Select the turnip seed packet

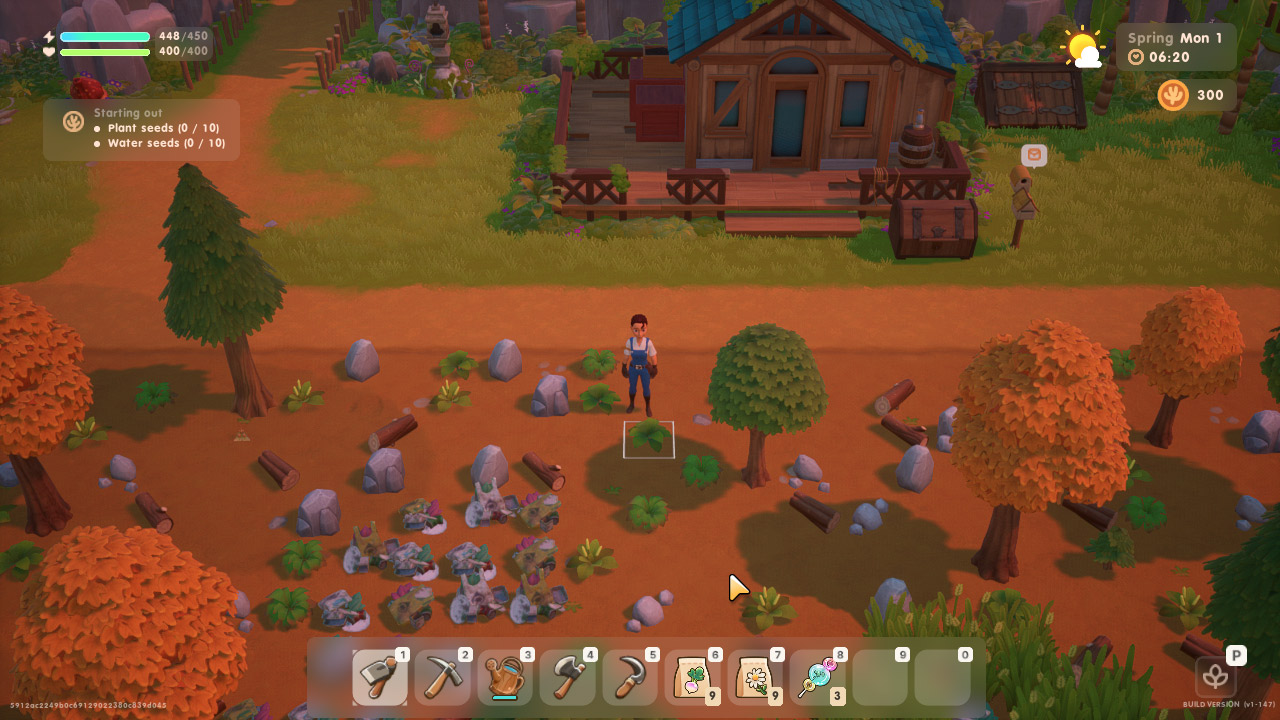point(692,678)
